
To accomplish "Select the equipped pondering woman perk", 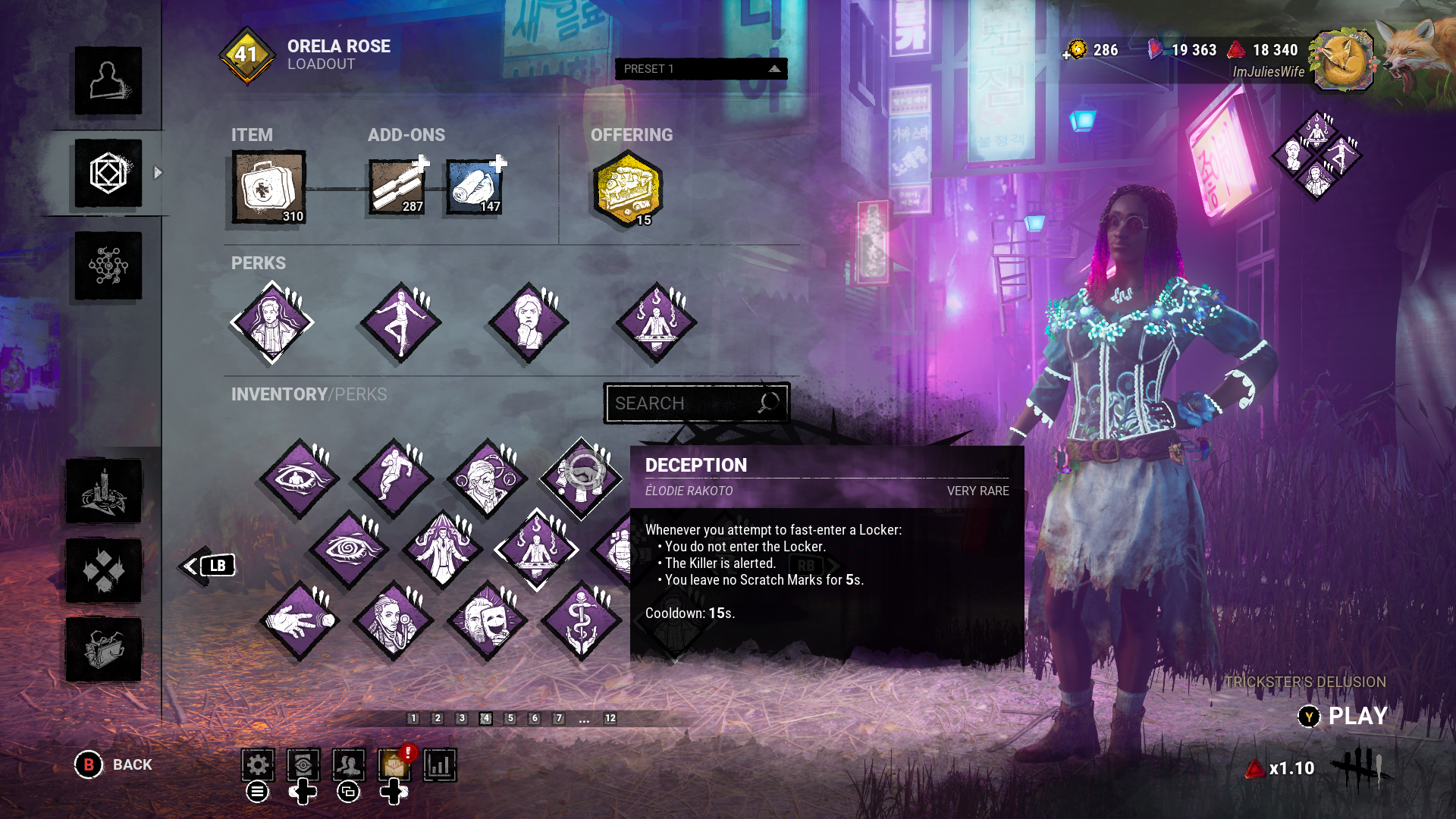I will [x=529, y=322].
